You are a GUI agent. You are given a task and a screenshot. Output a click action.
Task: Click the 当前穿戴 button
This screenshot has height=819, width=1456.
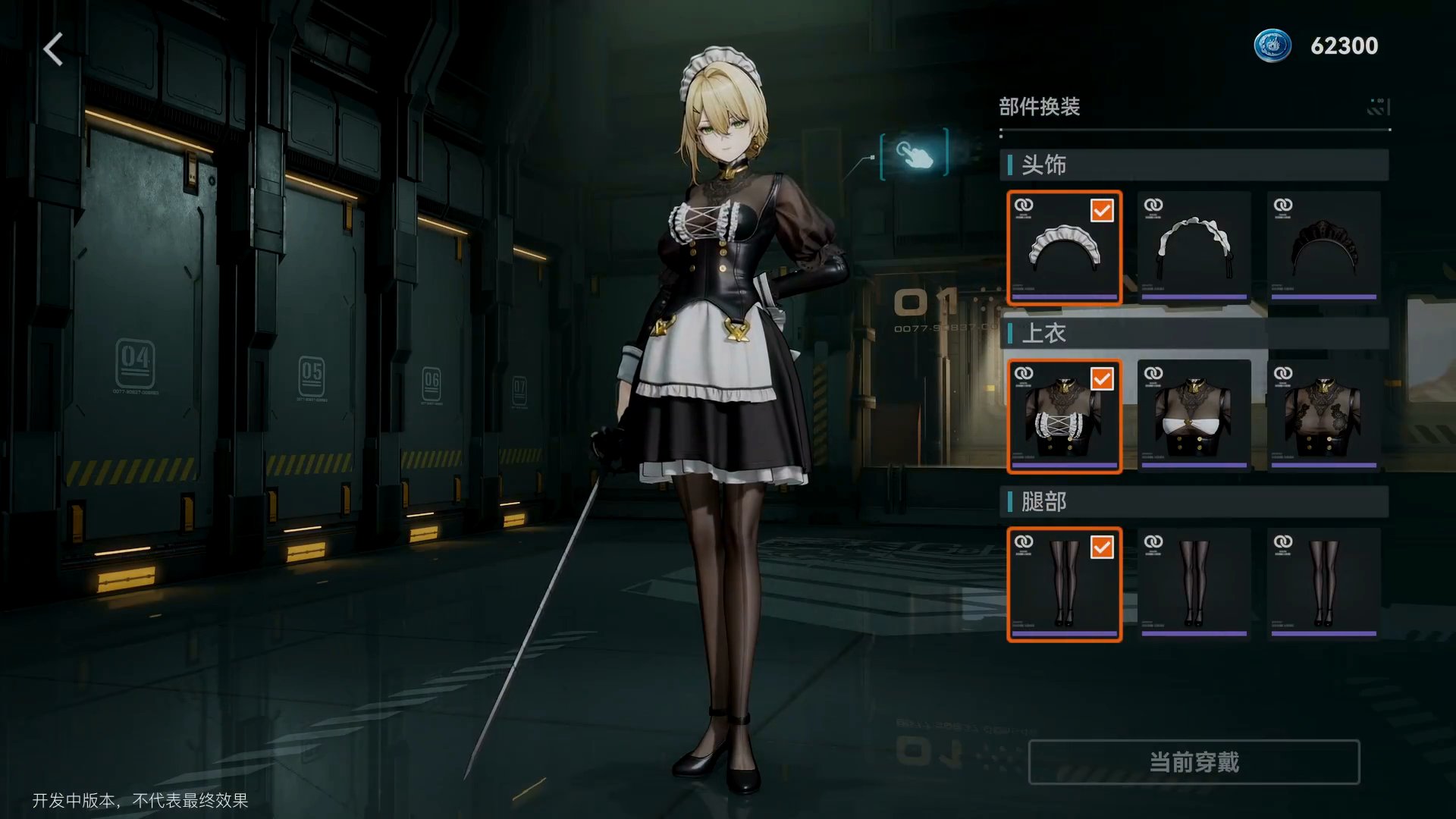click(1194, 762)
